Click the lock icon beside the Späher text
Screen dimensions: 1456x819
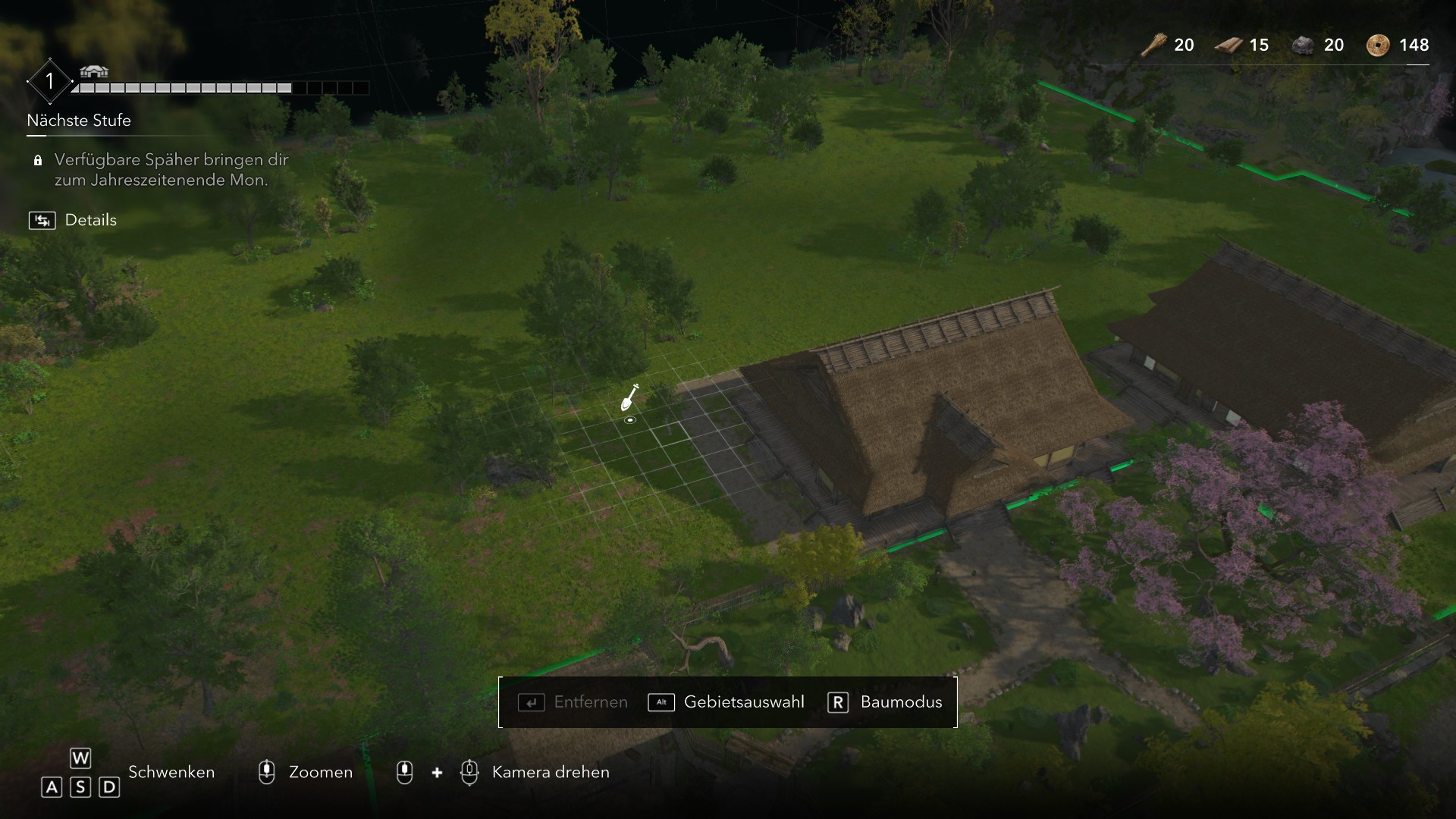[x=37, y=161]
